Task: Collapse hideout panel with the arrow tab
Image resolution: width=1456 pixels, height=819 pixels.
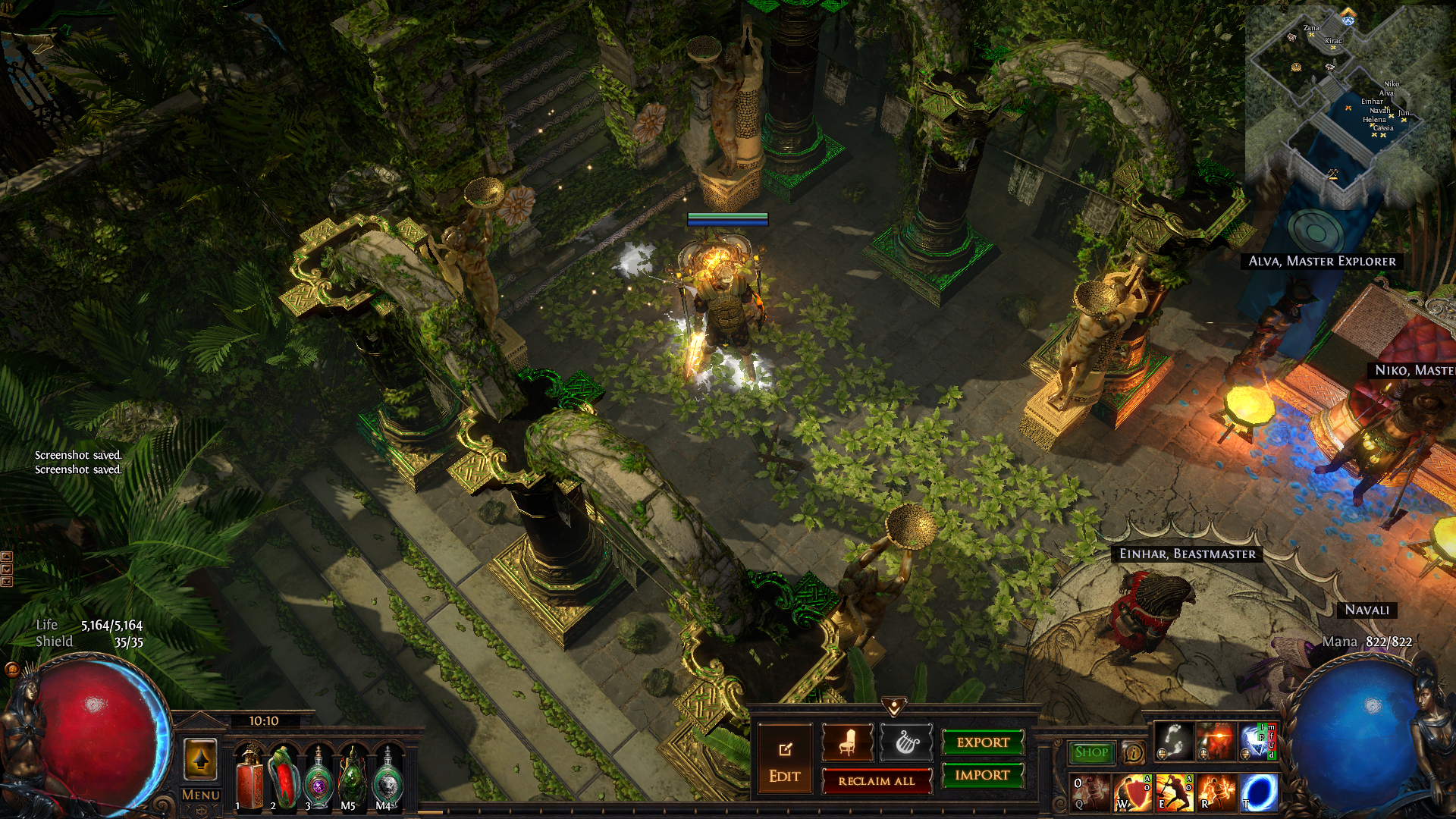Action: 894,708
